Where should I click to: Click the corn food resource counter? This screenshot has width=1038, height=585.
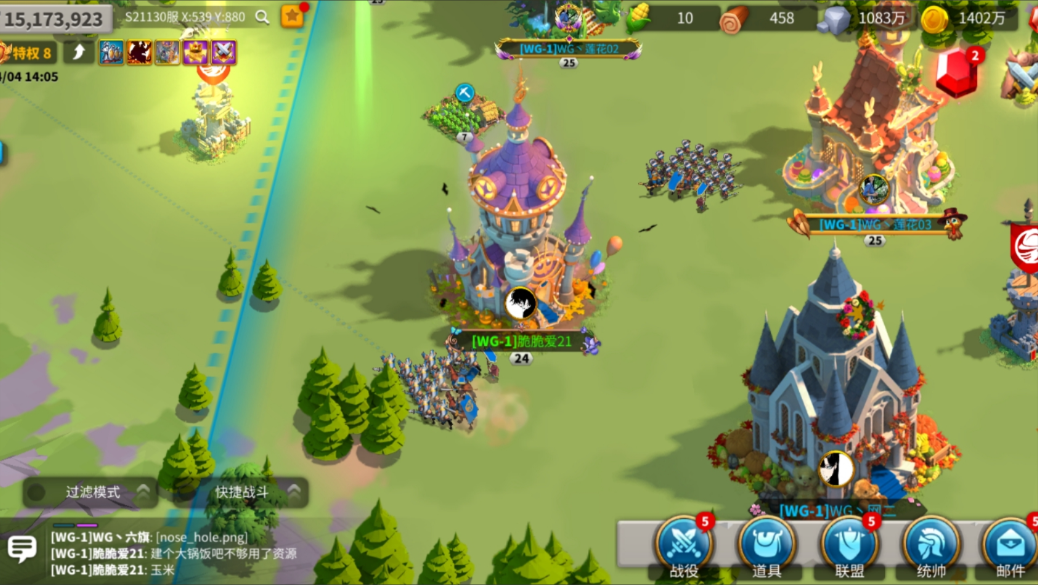click(670, 18)
